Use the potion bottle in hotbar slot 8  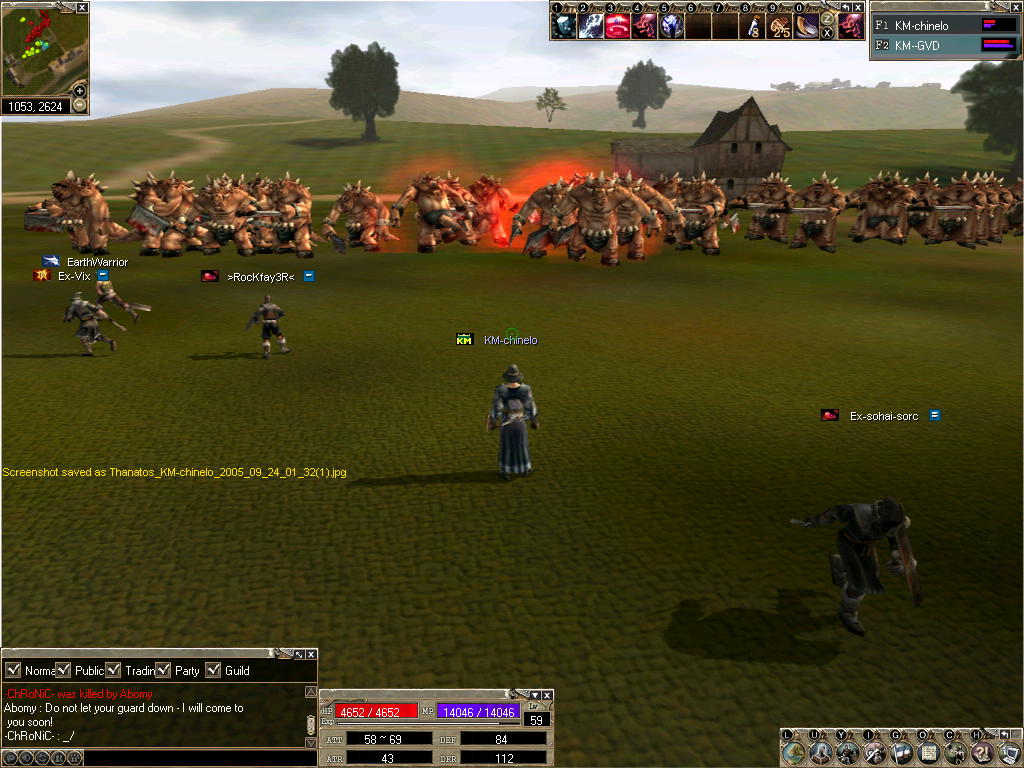click(753, 26)
